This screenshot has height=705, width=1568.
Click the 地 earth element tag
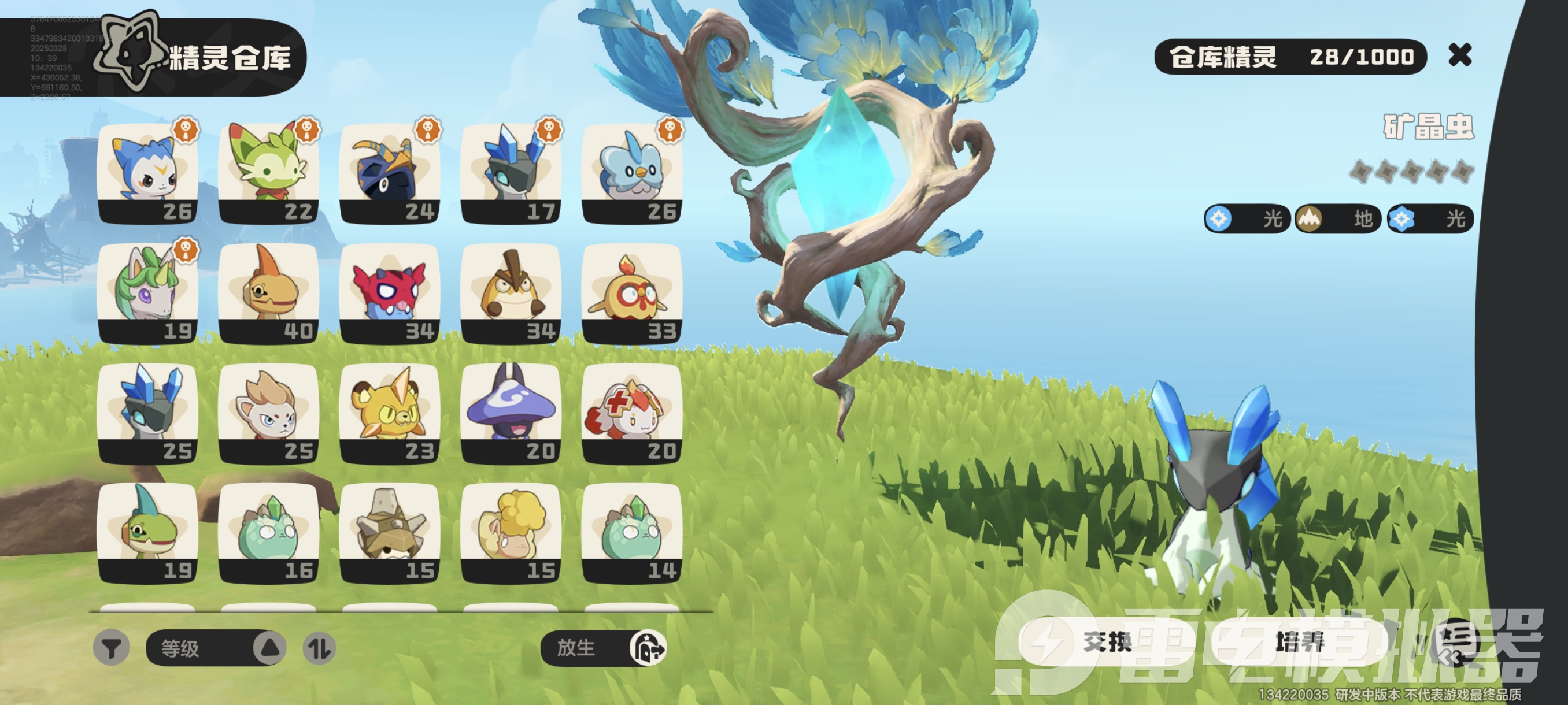pos(1337,219)
